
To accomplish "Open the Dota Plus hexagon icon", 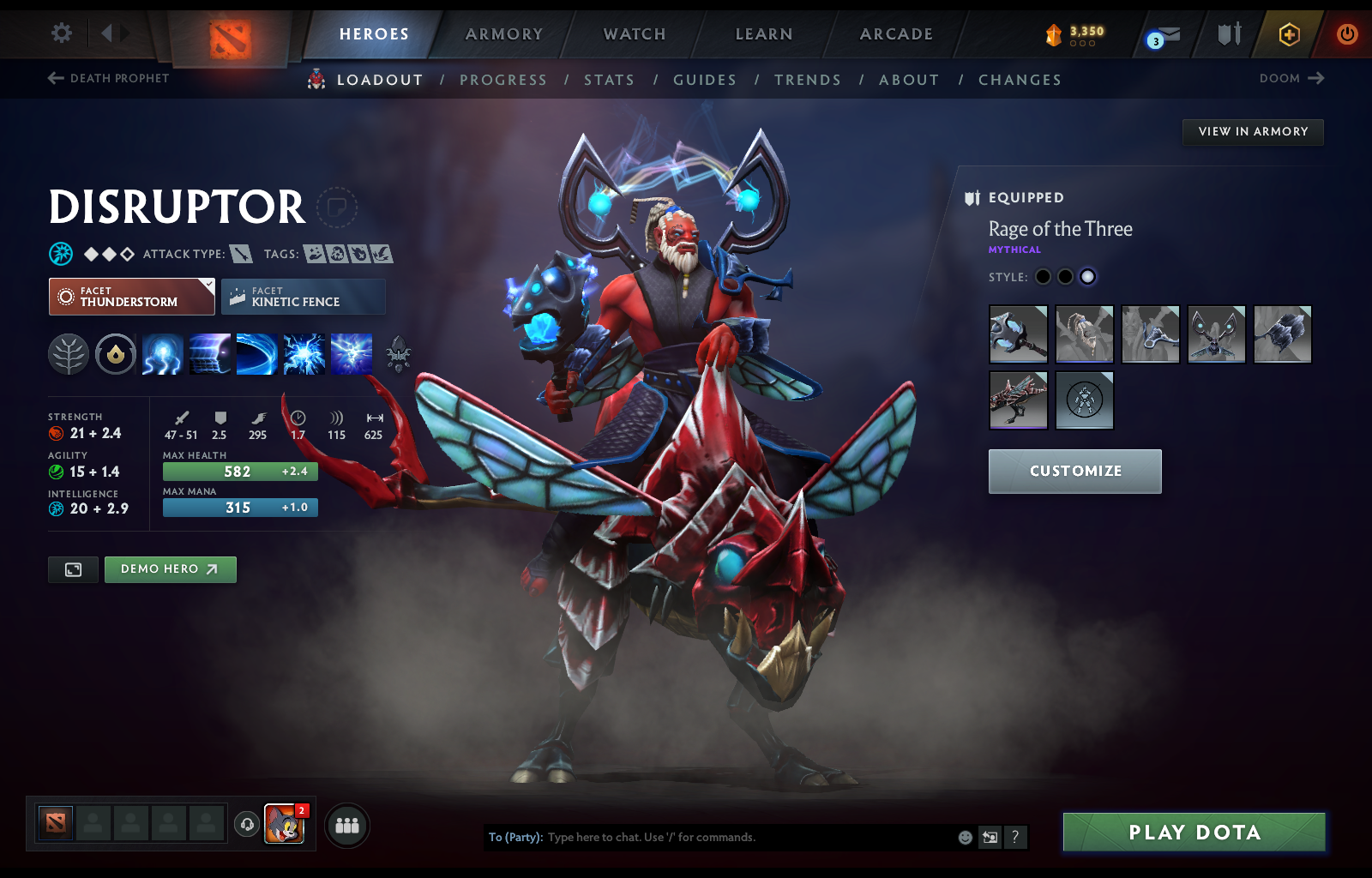I will (1287, 34).
